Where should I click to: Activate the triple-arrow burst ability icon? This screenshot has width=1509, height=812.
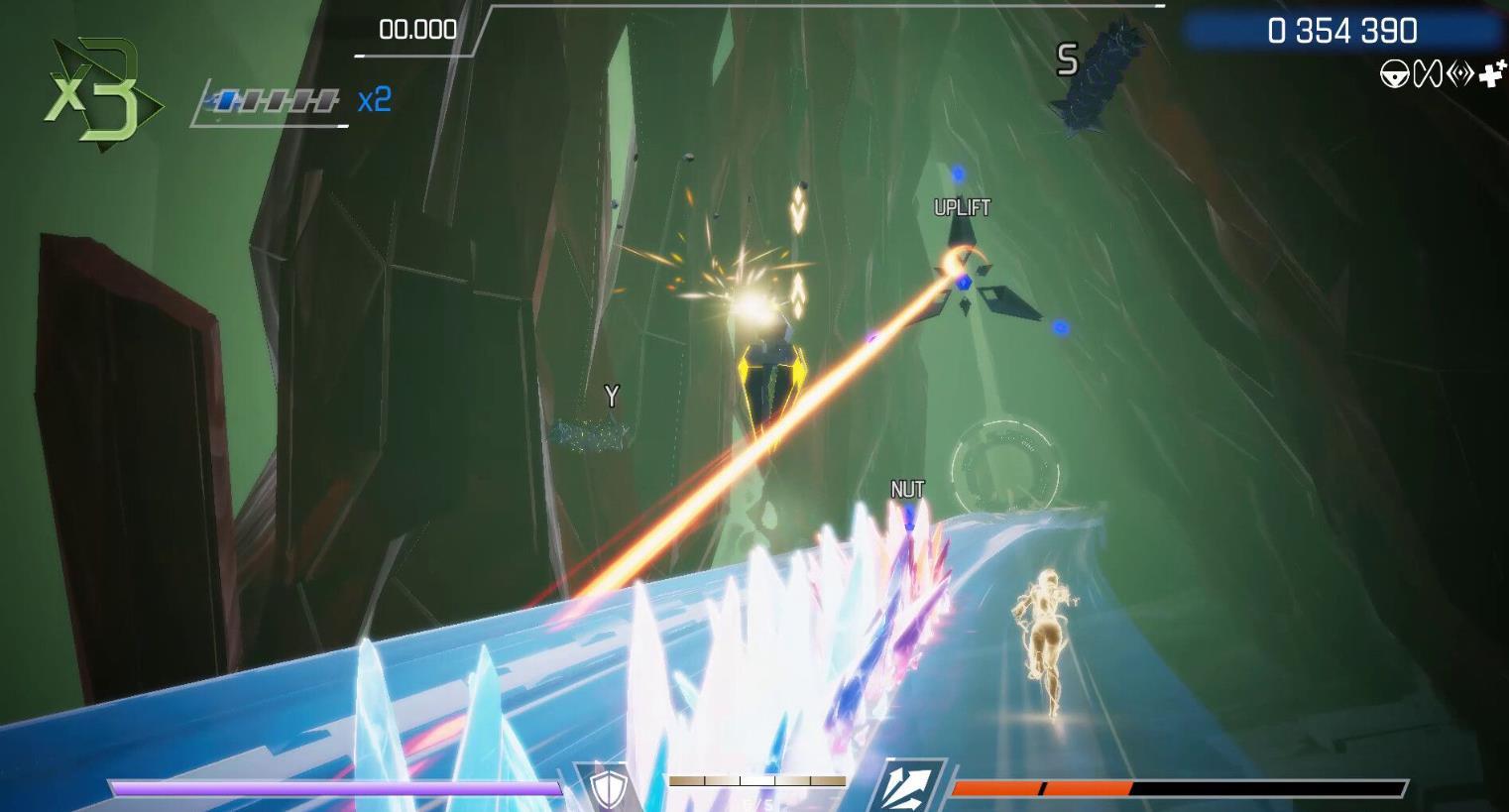(905, 787)
